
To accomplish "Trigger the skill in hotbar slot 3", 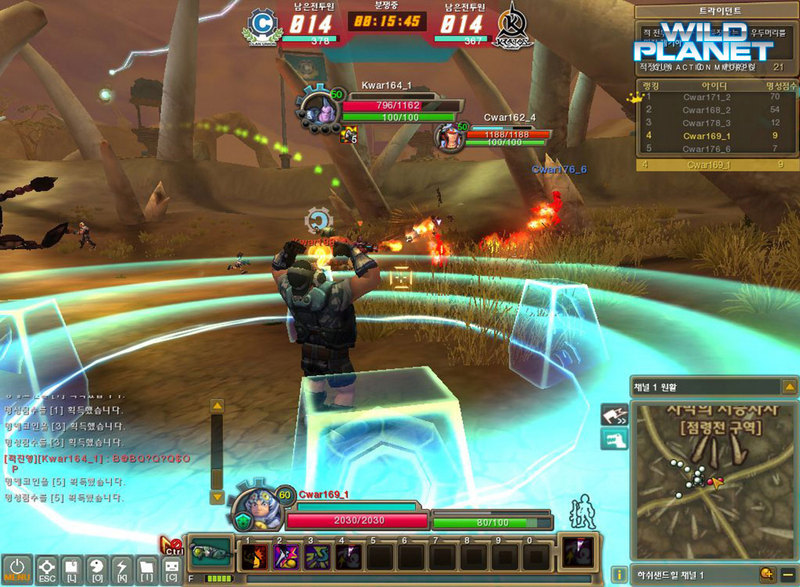I will pyautogui.click(x=317, y=557).
